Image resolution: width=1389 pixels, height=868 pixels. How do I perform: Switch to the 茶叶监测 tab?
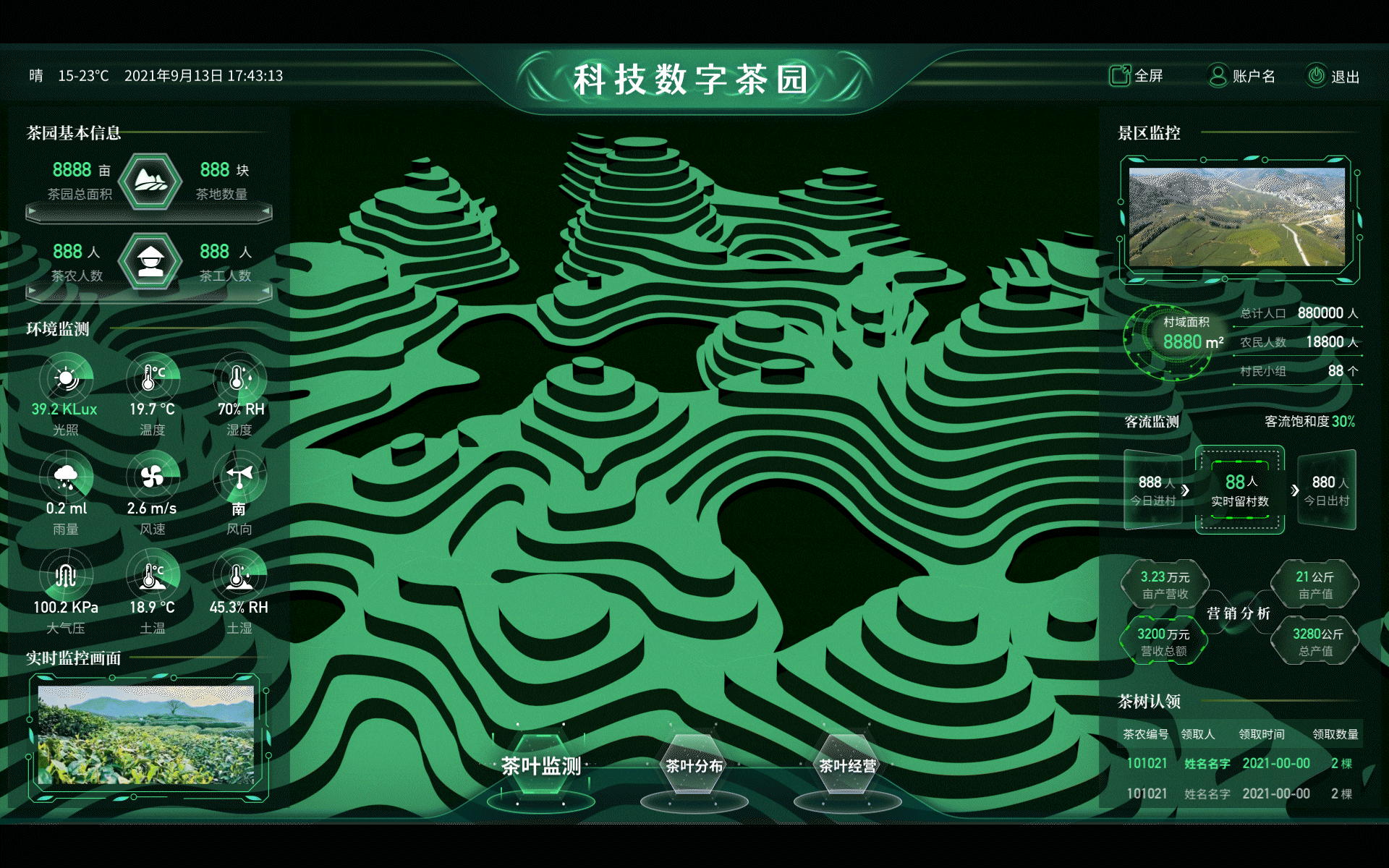click(541, 765)
